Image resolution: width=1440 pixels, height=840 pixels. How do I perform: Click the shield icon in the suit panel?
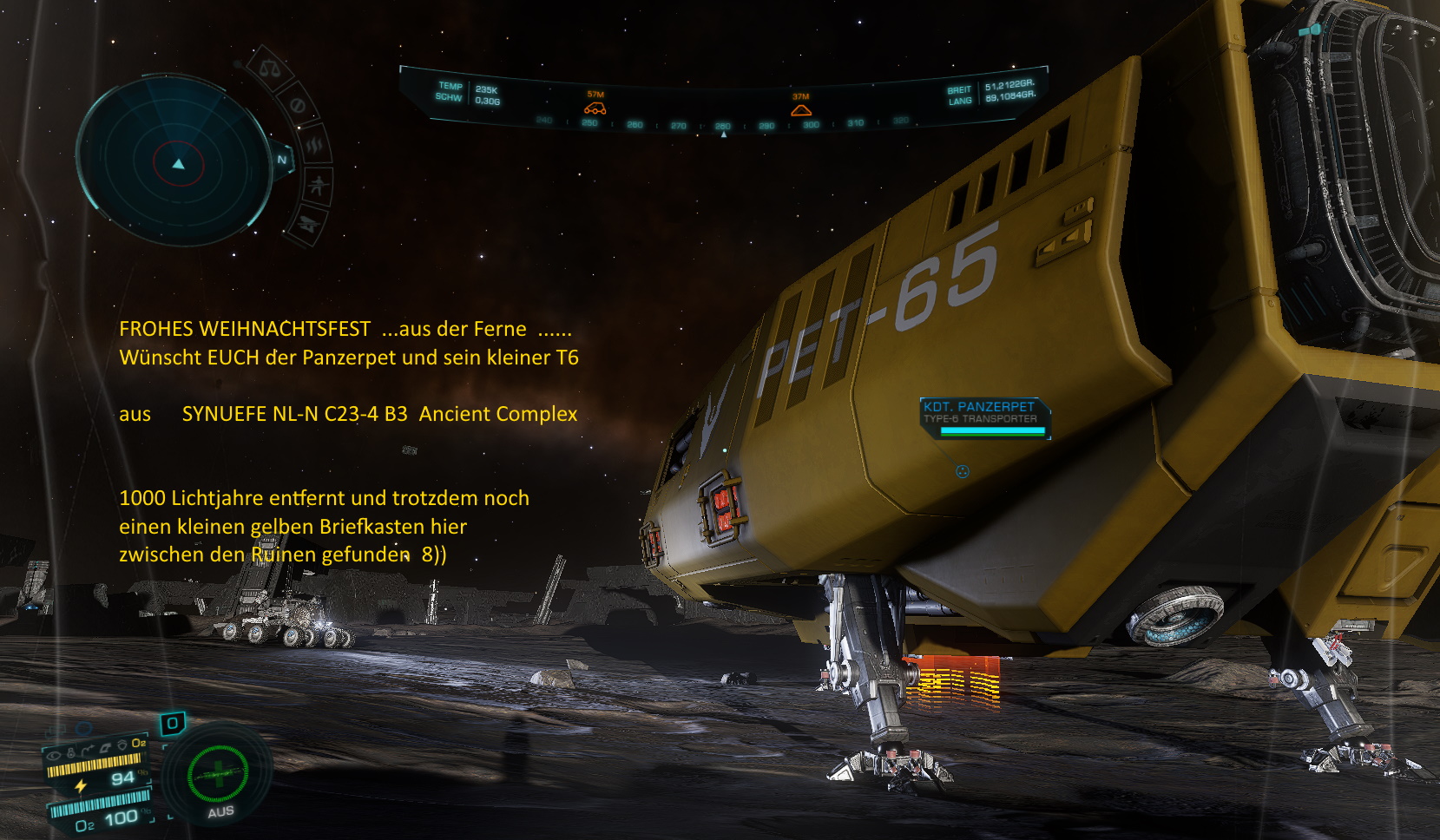click(122, 745)
